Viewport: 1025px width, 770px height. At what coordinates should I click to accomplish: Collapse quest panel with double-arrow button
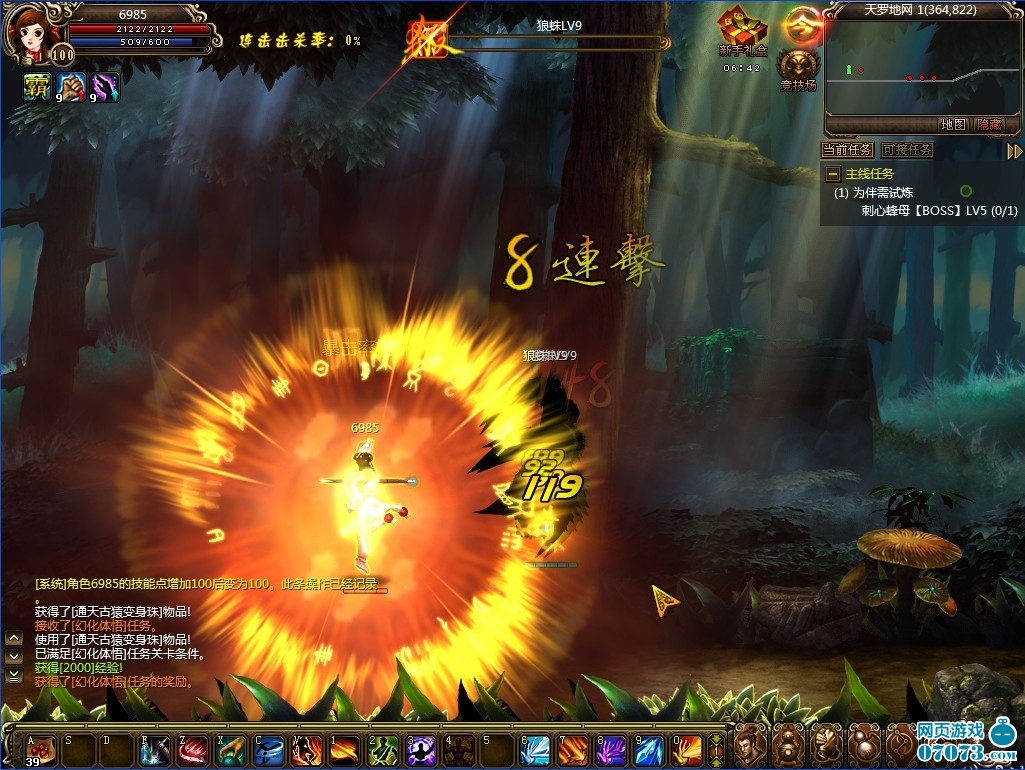coord(1014,152)
